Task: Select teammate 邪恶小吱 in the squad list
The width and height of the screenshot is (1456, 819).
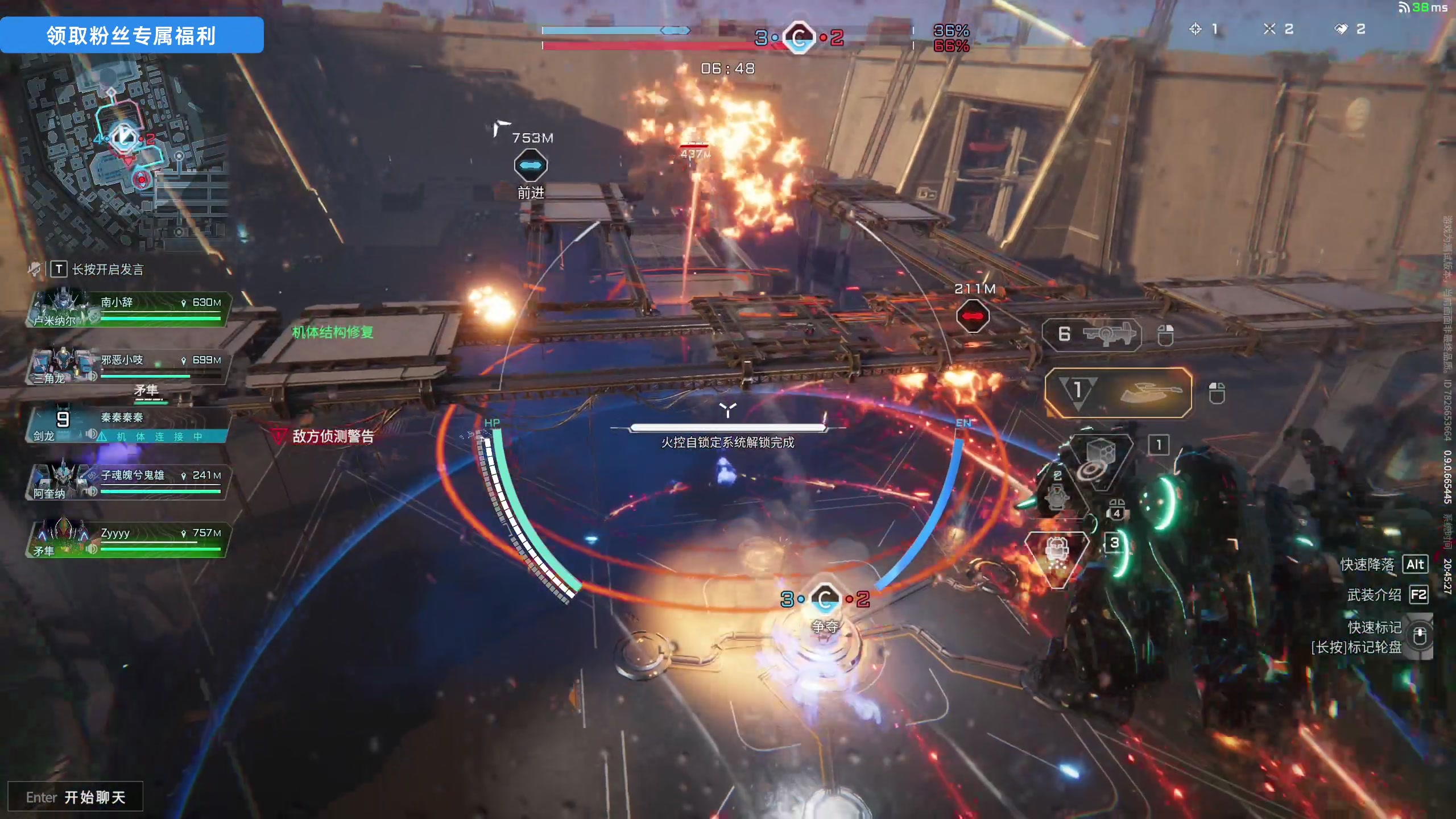Action: 128,367
